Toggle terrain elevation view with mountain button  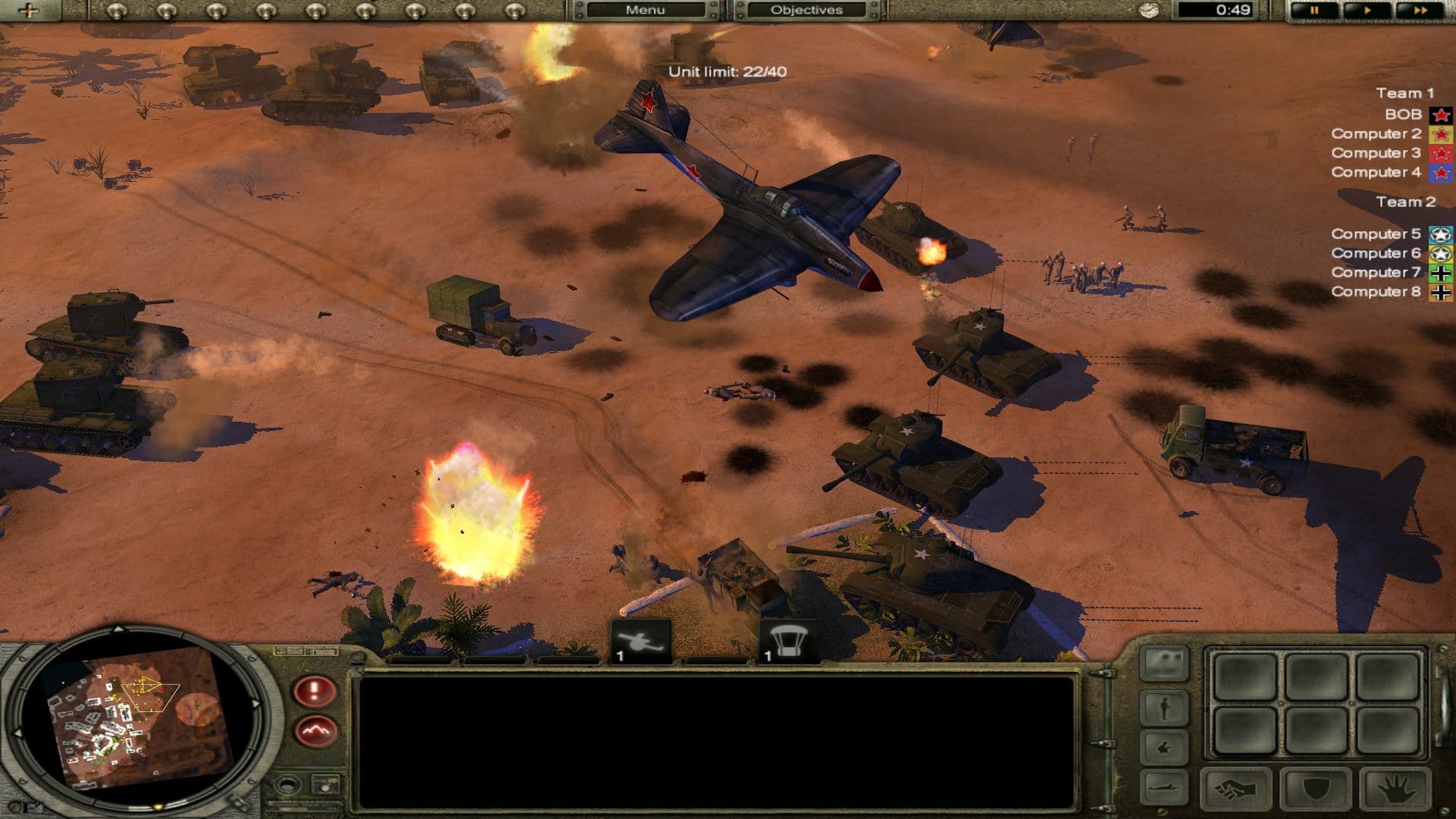coord(315,730)
